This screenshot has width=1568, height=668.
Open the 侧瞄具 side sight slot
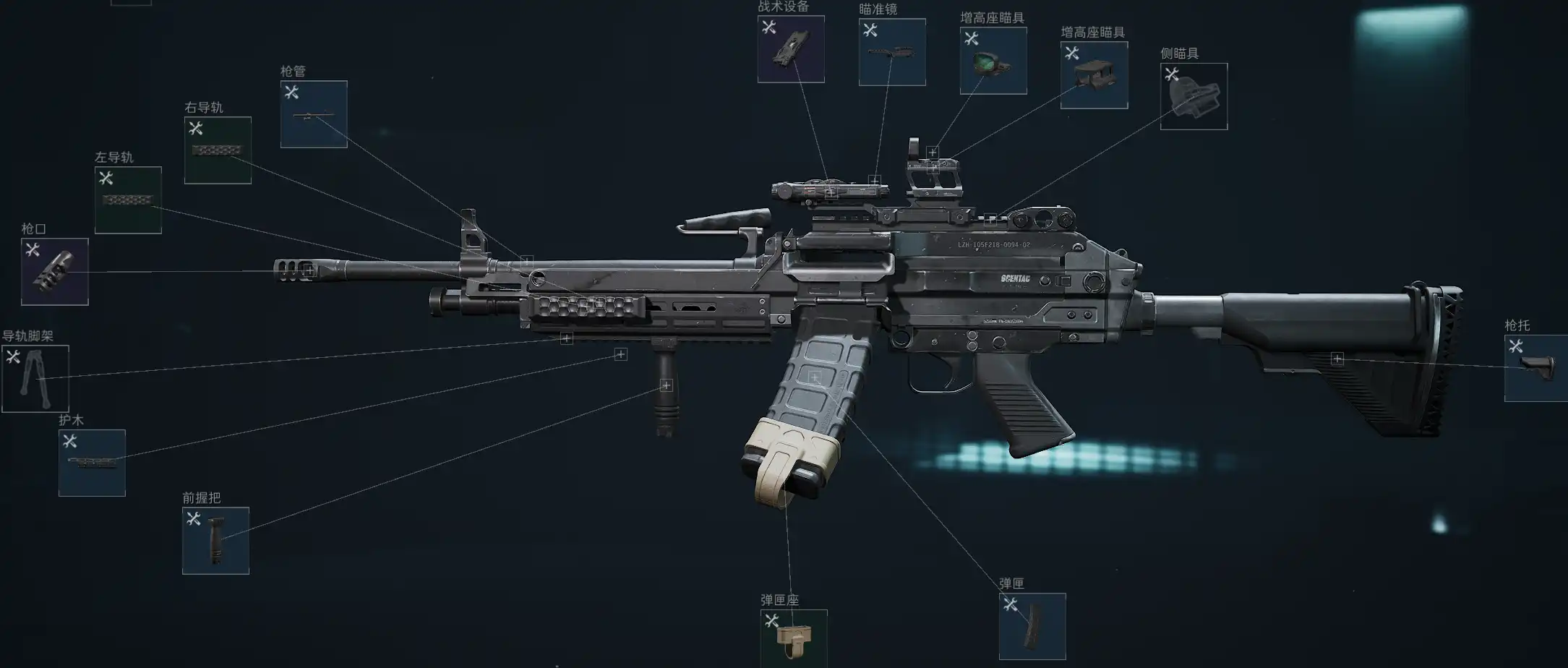[x=1194, y=97]
